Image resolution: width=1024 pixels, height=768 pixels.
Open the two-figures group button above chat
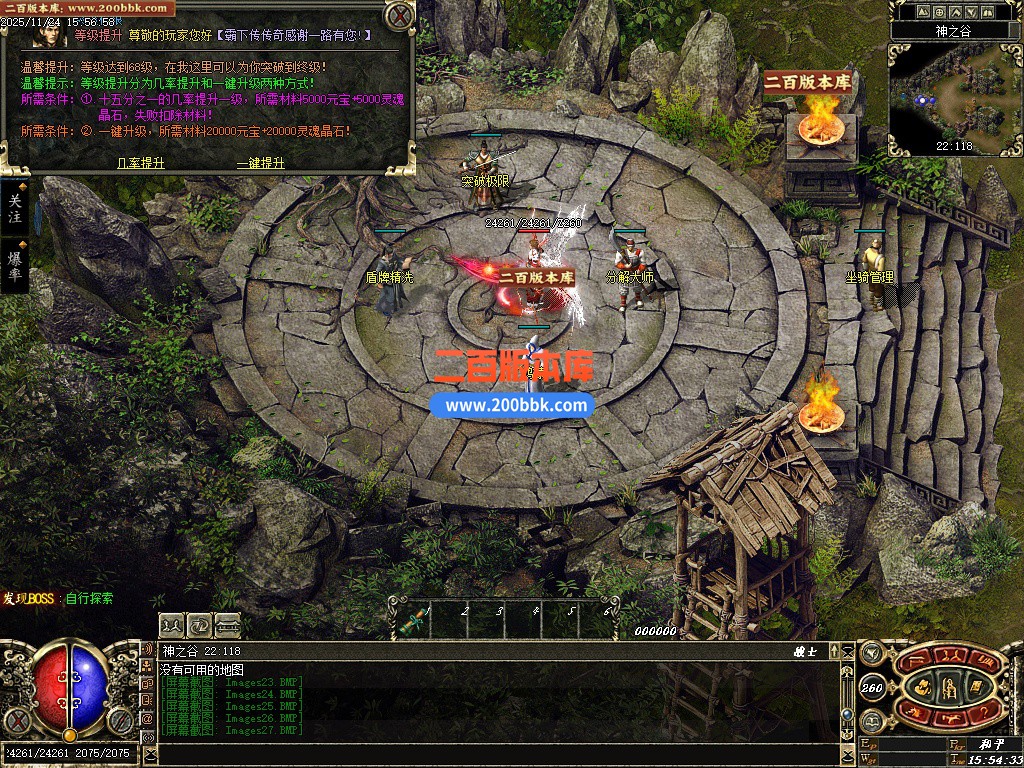tap(171, 625)
